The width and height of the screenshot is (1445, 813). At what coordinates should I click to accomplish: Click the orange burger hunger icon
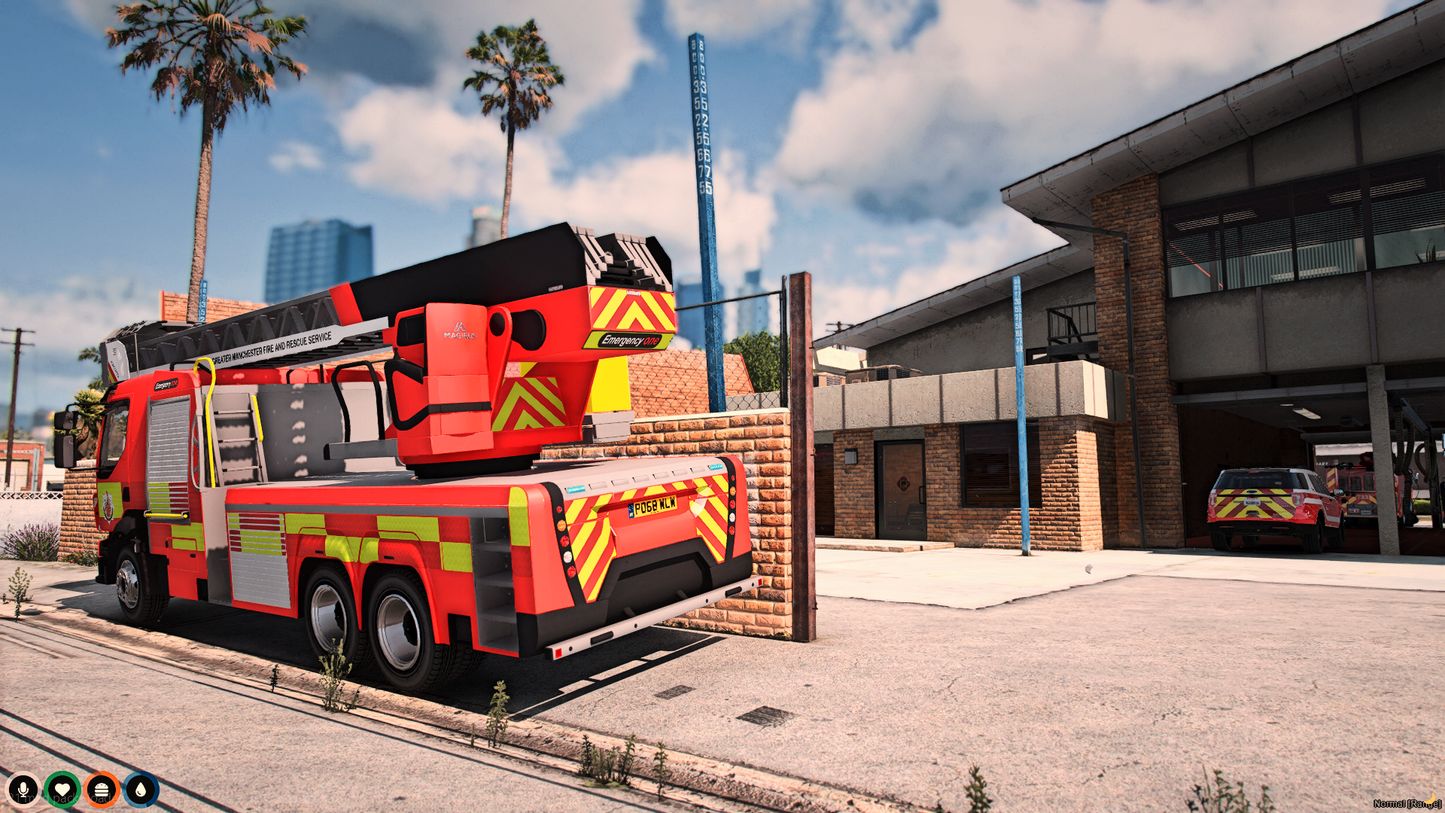point(101,791)
